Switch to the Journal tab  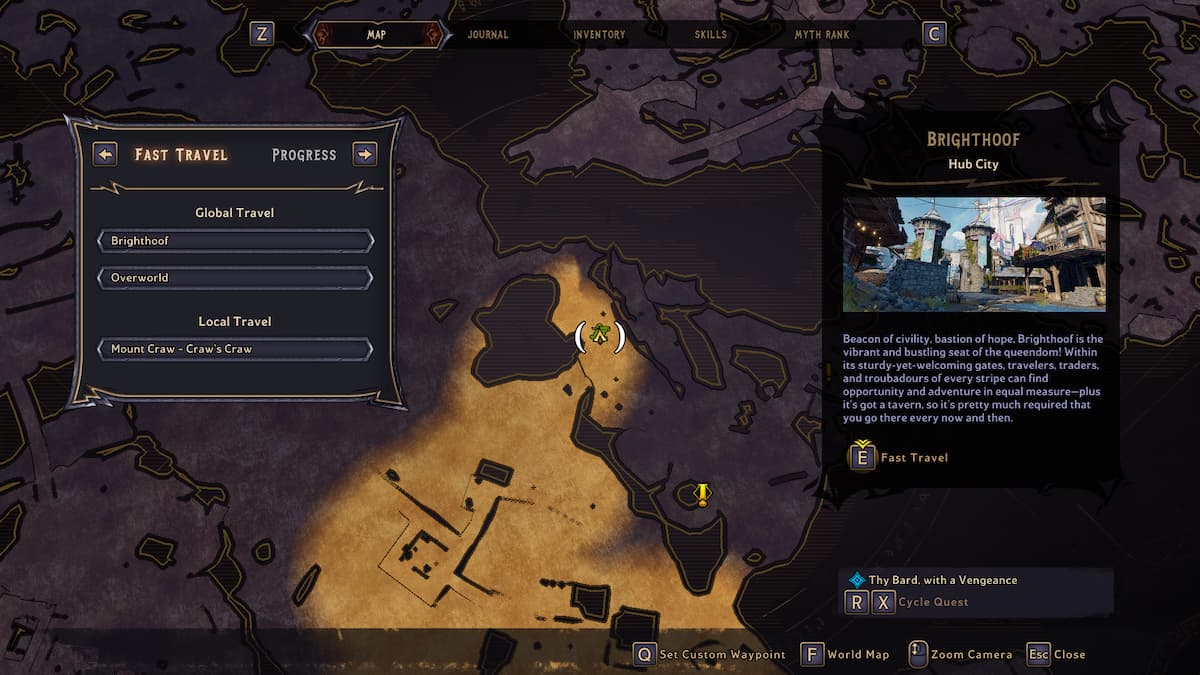[488, 35]
